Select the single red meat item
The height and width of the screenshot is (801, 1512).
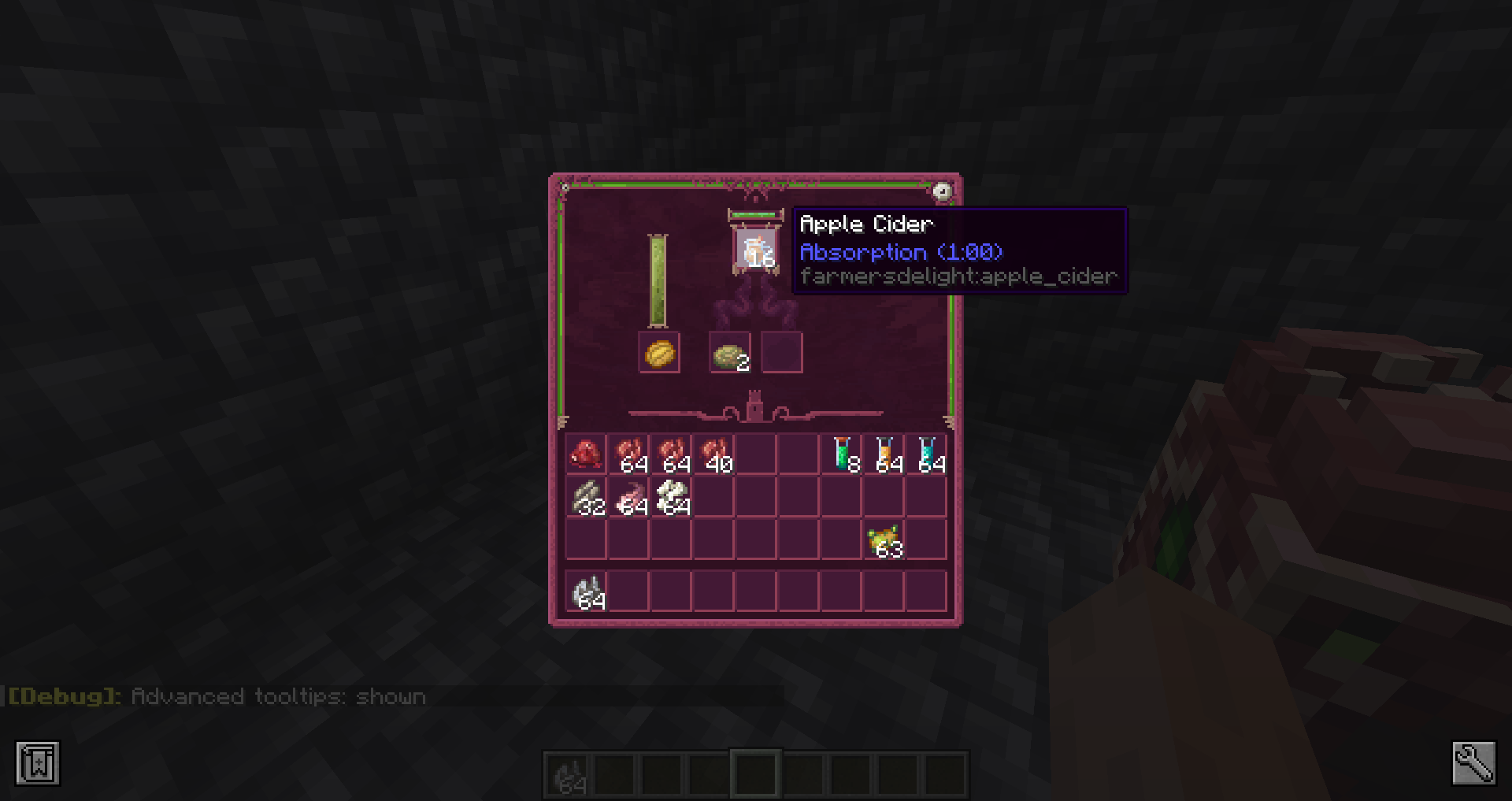[586, 454]
